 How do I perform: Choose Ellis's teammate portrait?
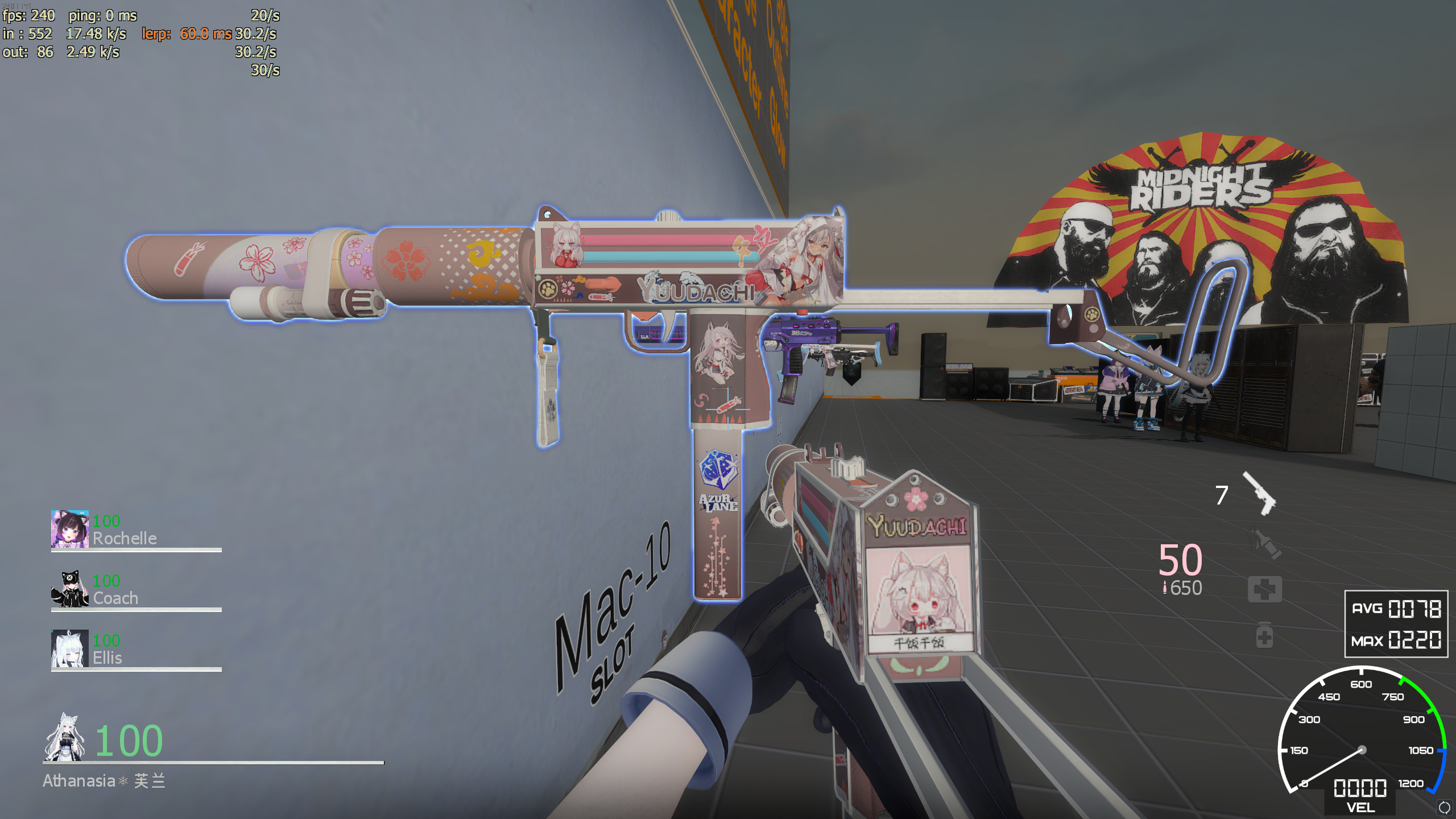pos(69,648)
